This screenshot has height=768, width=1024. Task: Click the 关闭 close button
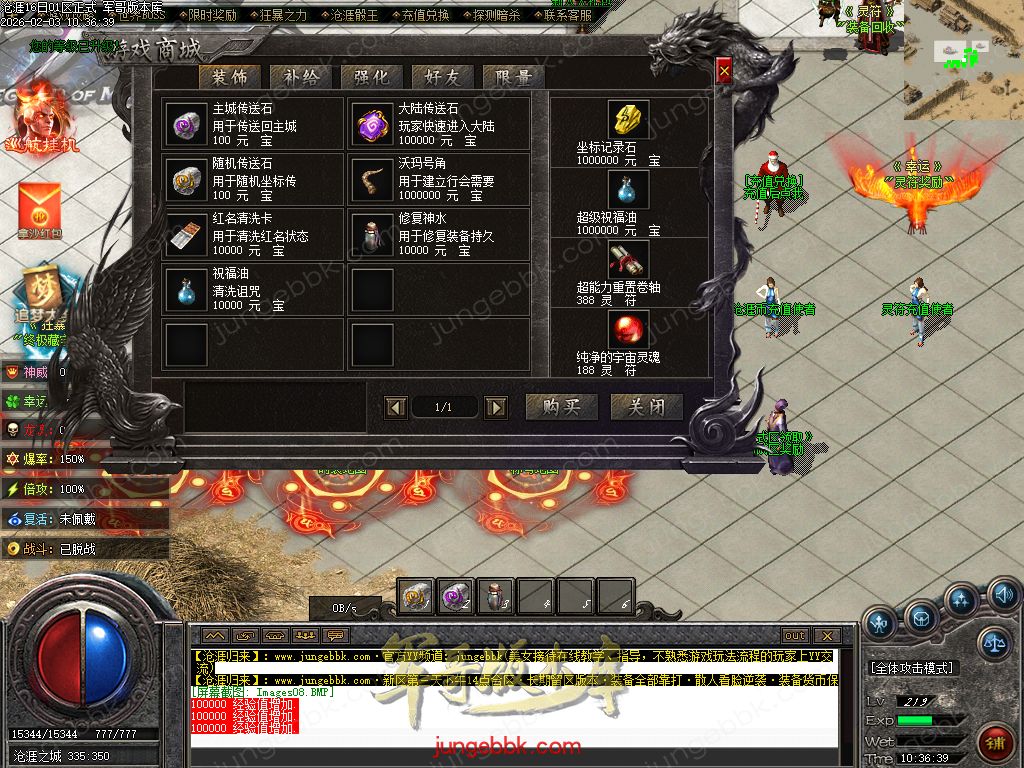(646, 407)
